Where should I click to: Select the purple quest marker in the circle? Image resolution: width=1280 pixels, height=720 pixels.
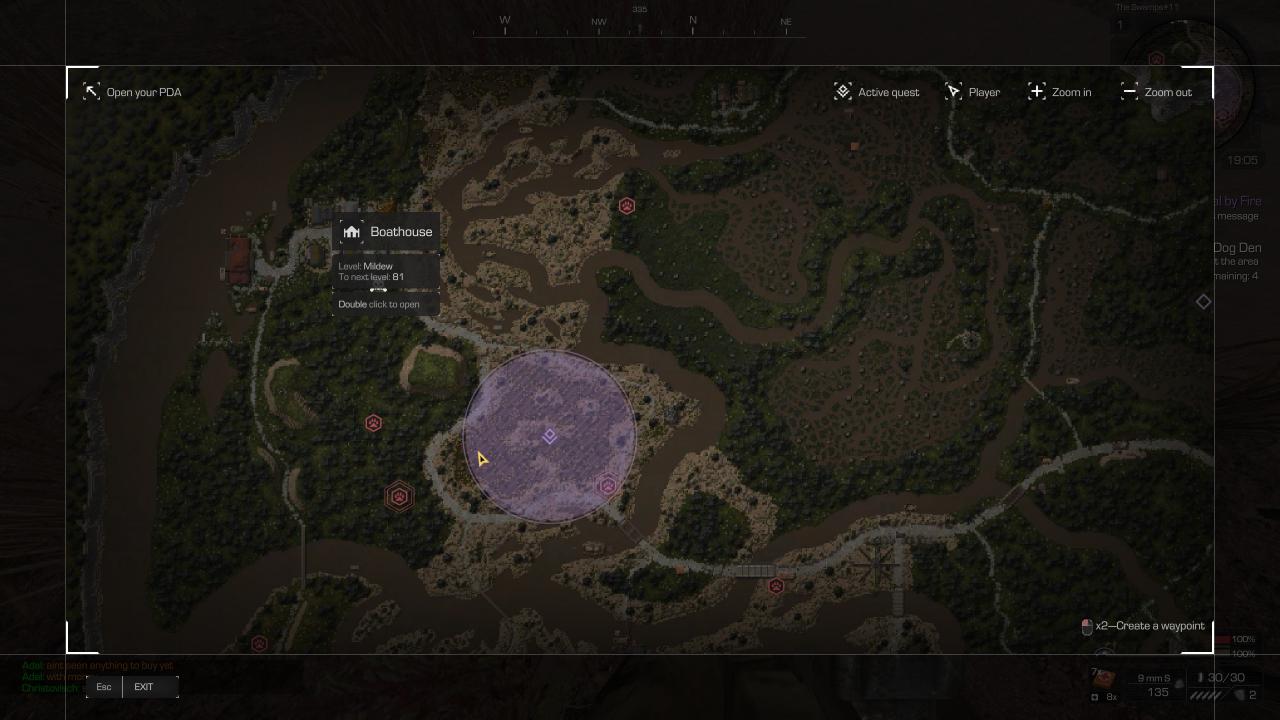pos(550,436)
